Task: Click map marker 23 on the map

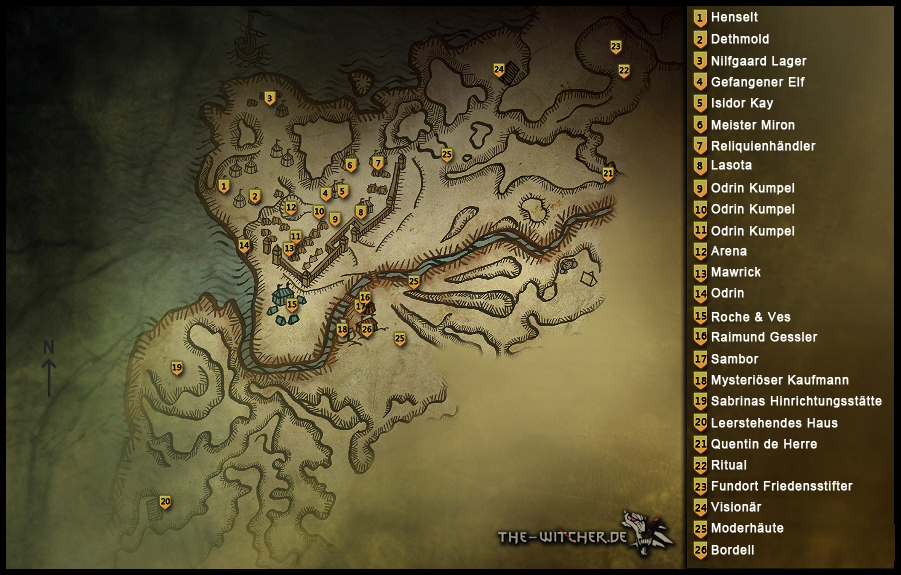Action: pyautogui.click(x=615, y=47)
